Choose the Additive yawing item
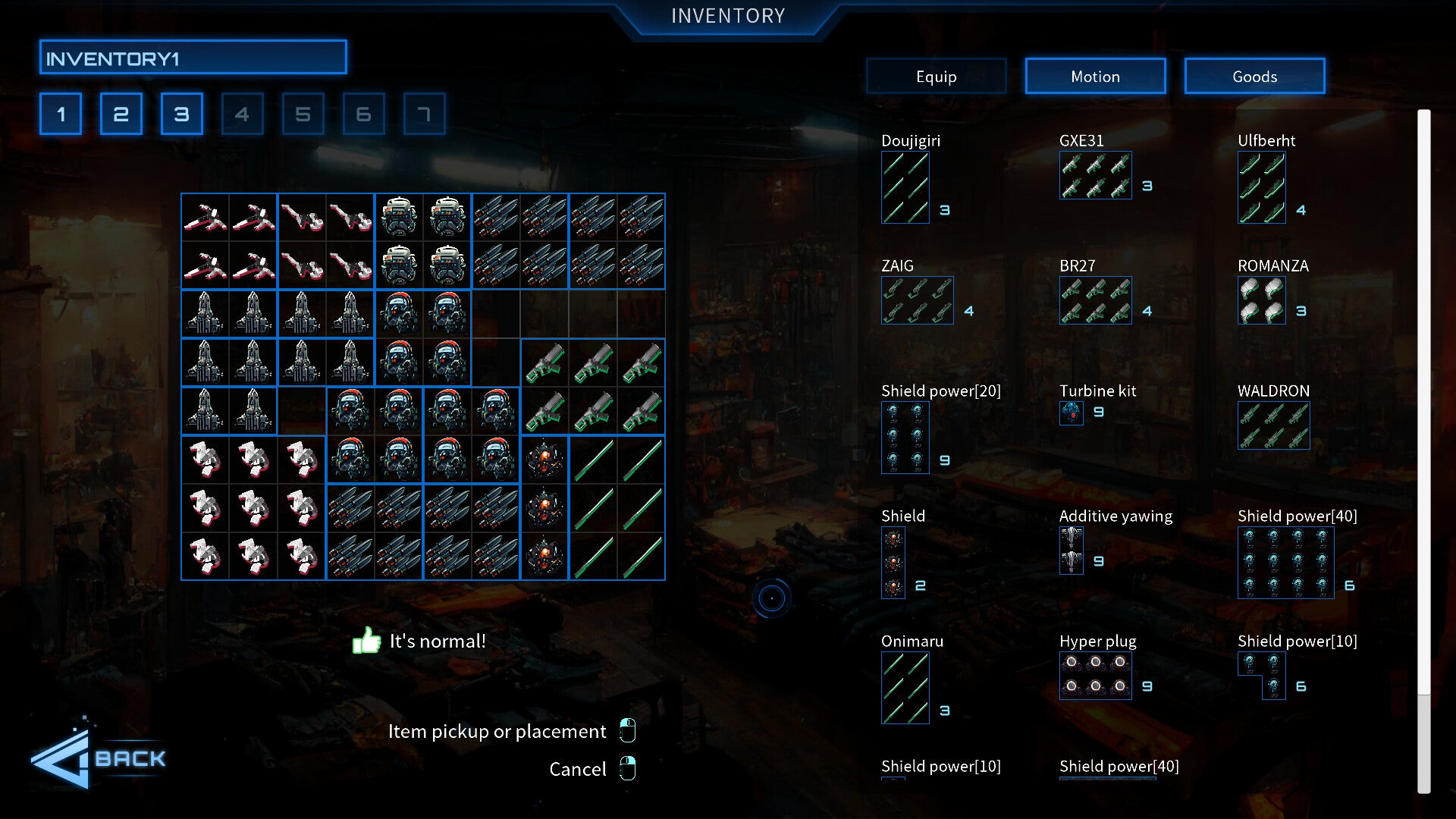 click(x=1071, y=551)
